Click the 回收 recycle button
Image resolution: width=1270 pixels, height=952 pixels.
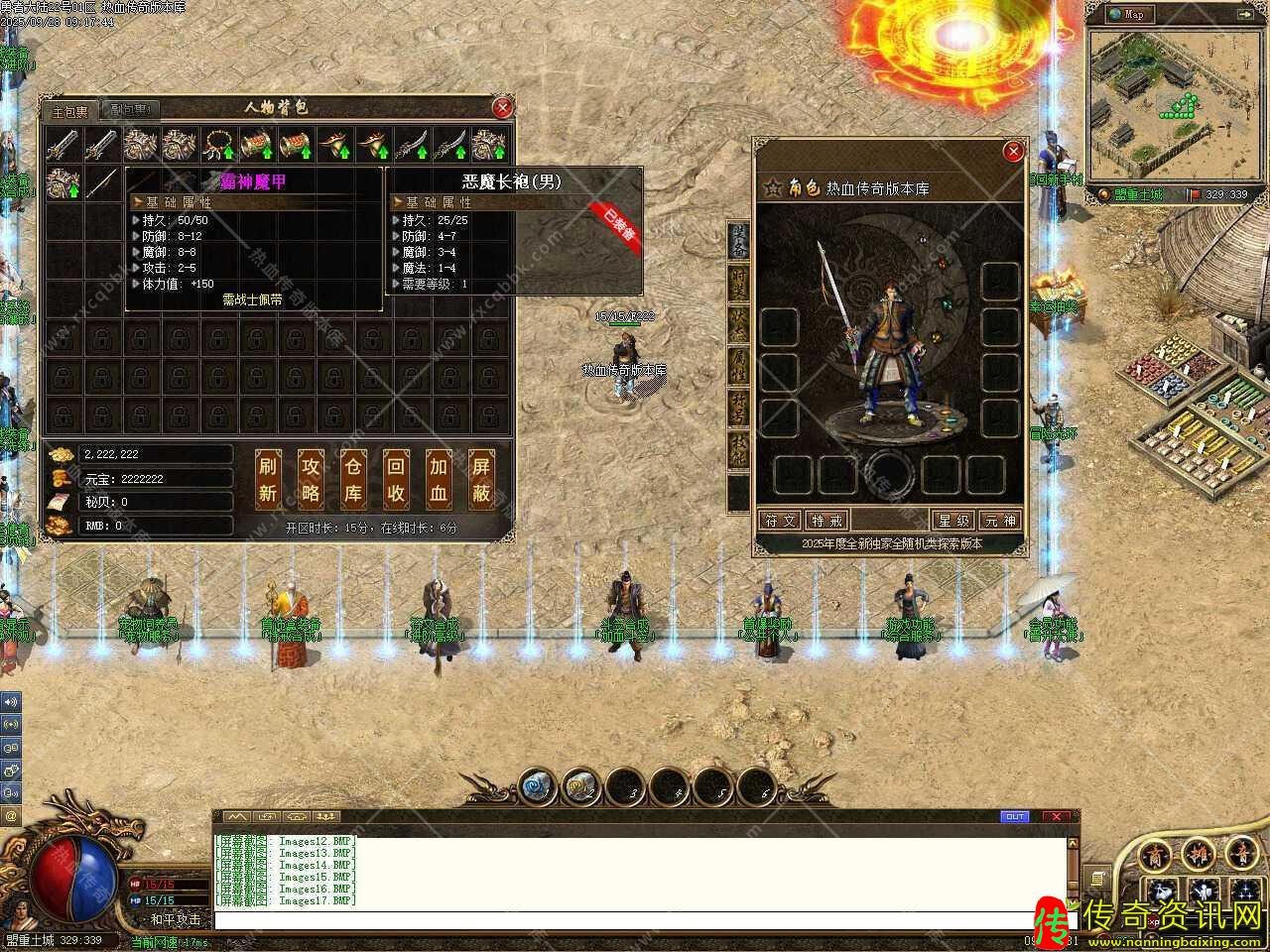coord(396,479)
